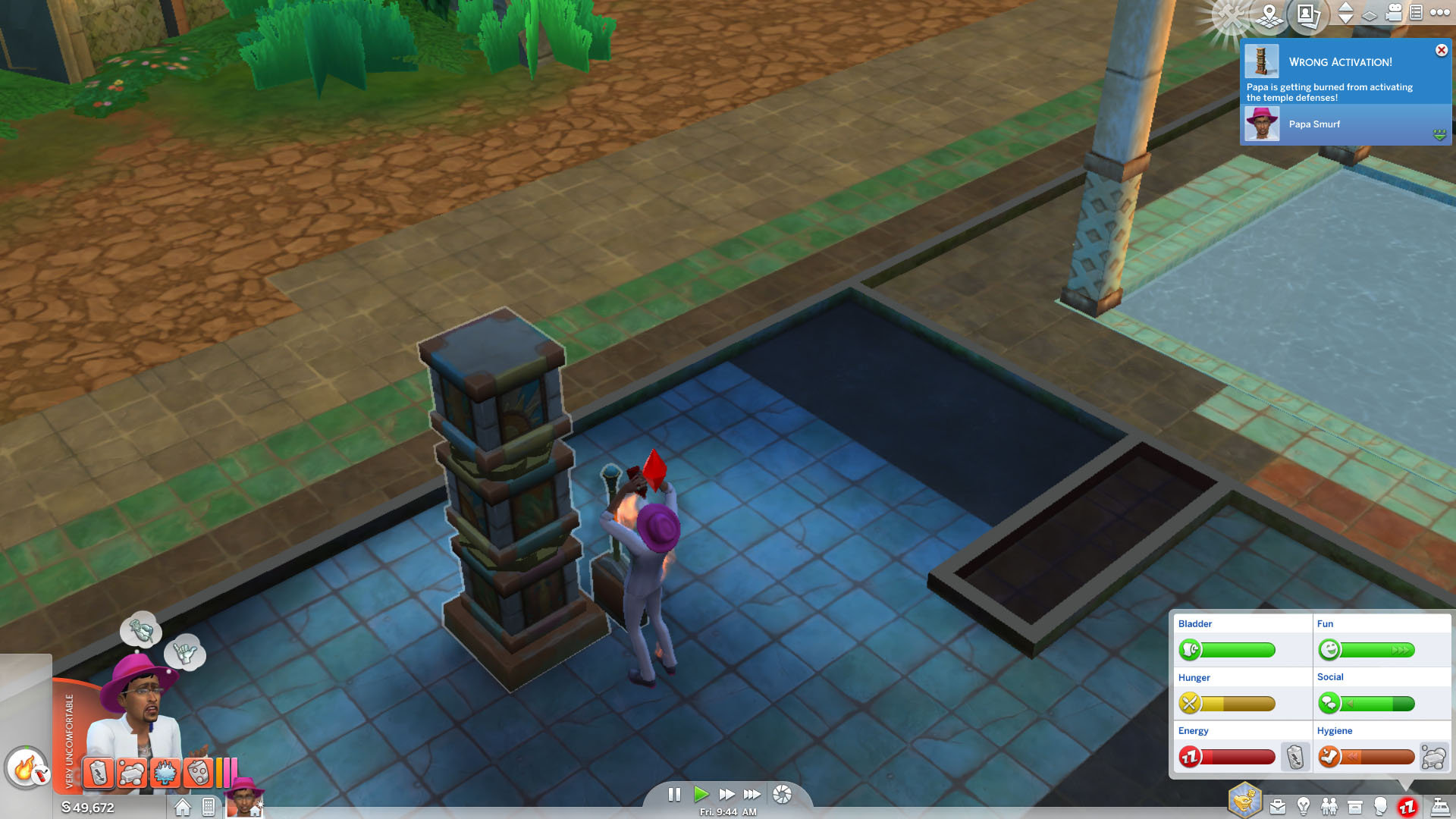The height and width of the screenshot is (819, 1456).
Task: Open the in-game video capture camera icon
Action: click(x=1393, y=13)
